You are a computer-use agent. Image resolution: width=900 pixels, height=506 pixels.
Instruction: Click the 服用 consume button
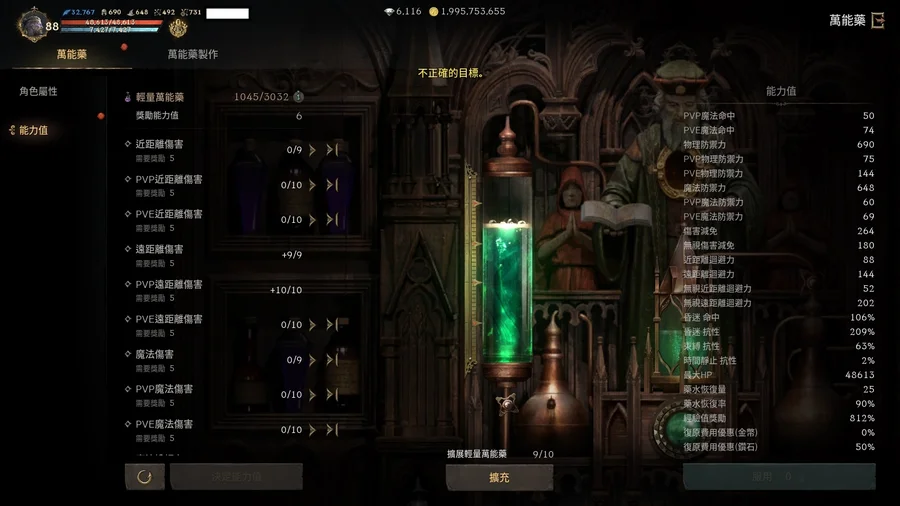[779, 477]
